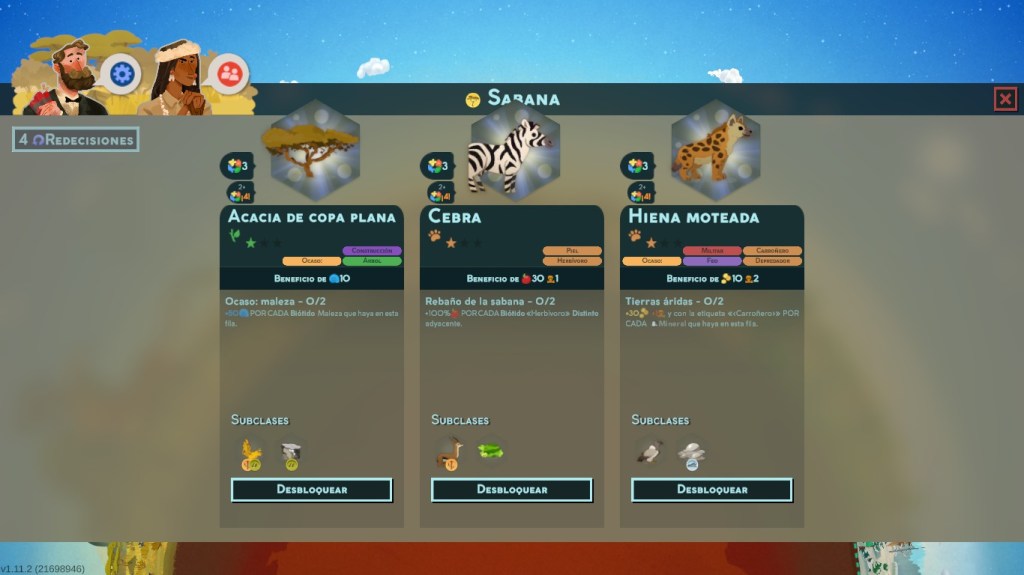Viewport: 1024px width, 575px height.
Task: Unlock the Acacia de copa plana card
Action: pos(311,490)
